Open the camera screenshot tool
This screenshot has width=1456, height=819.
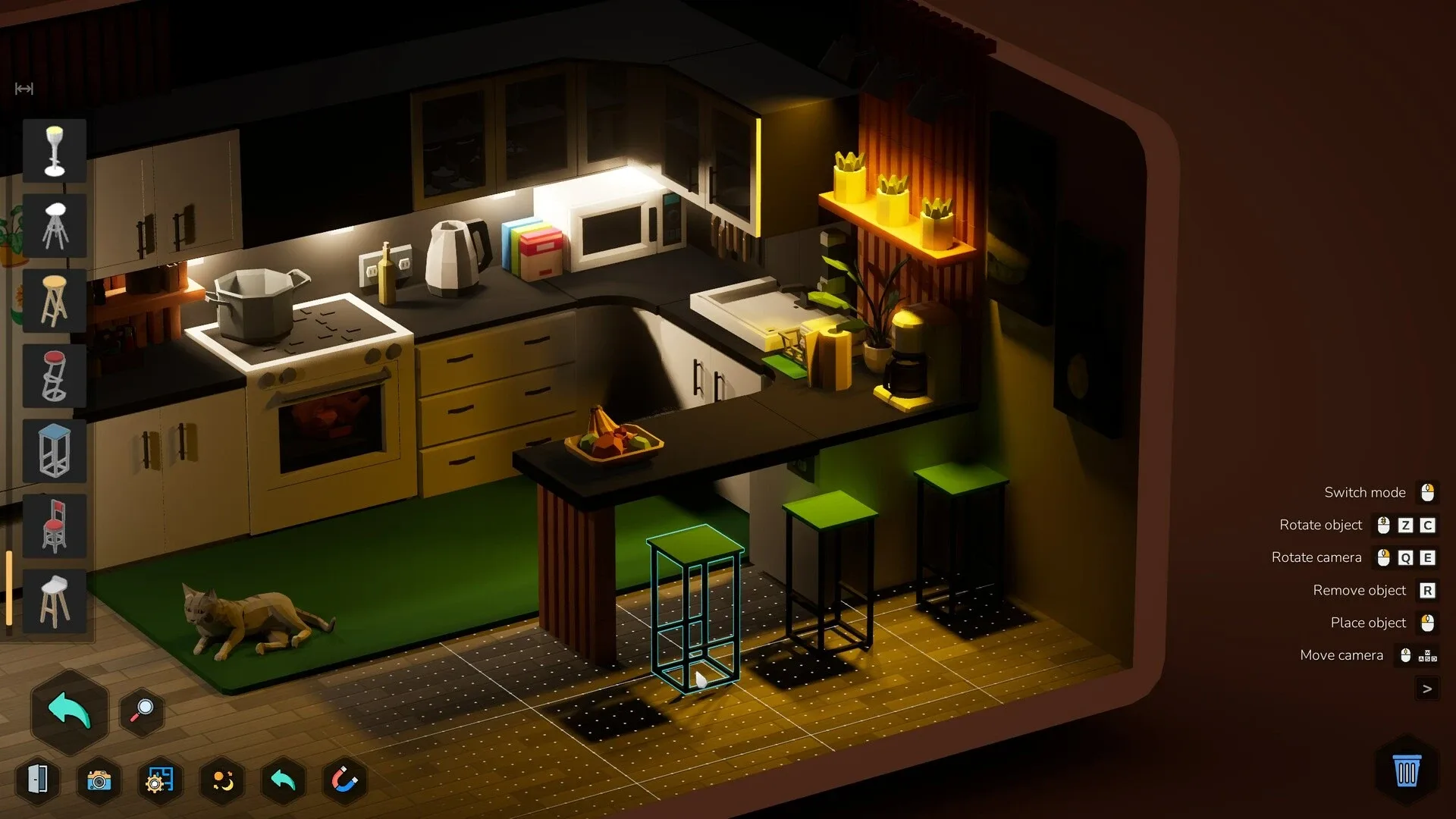click(99, 779)
